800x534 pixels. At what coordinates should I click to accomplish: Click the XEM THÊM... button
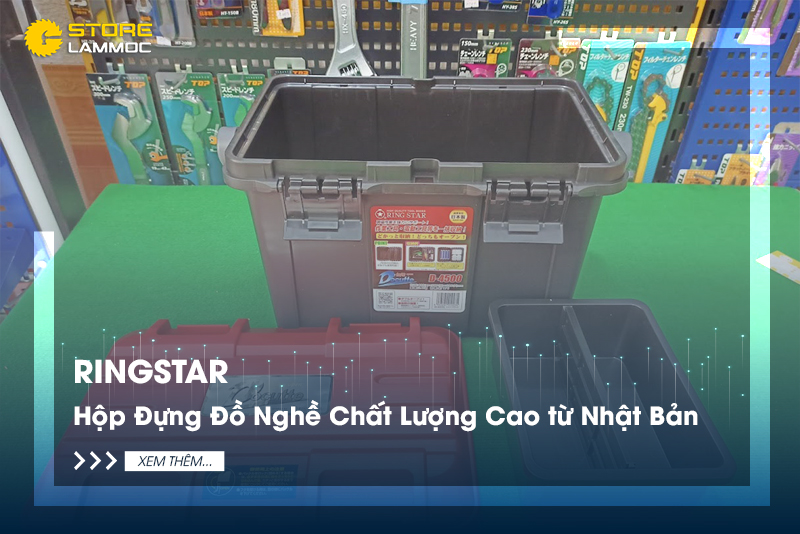174,461
